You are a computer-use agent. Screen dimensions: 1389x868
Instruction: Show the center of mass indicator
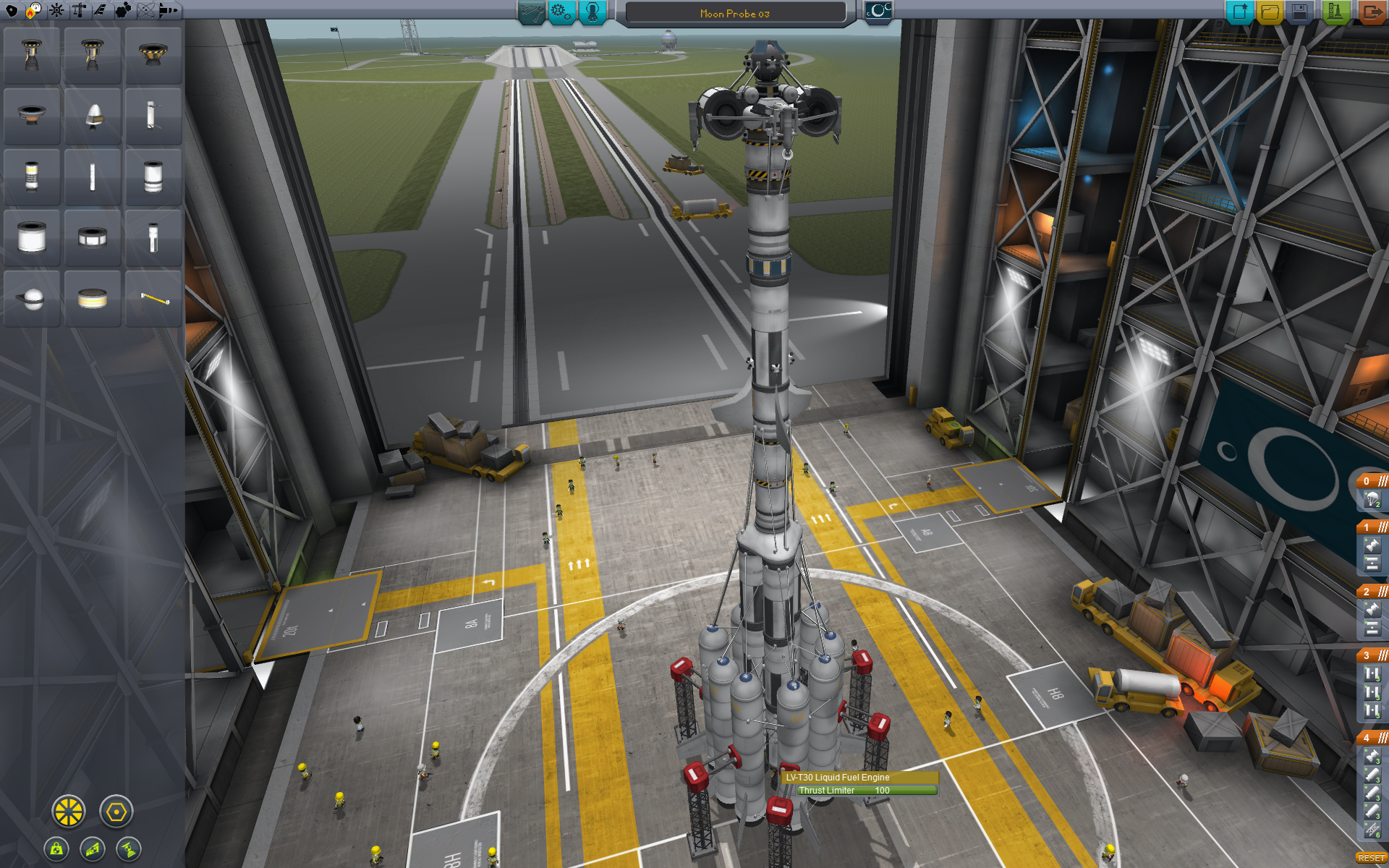tap(56, 849)
